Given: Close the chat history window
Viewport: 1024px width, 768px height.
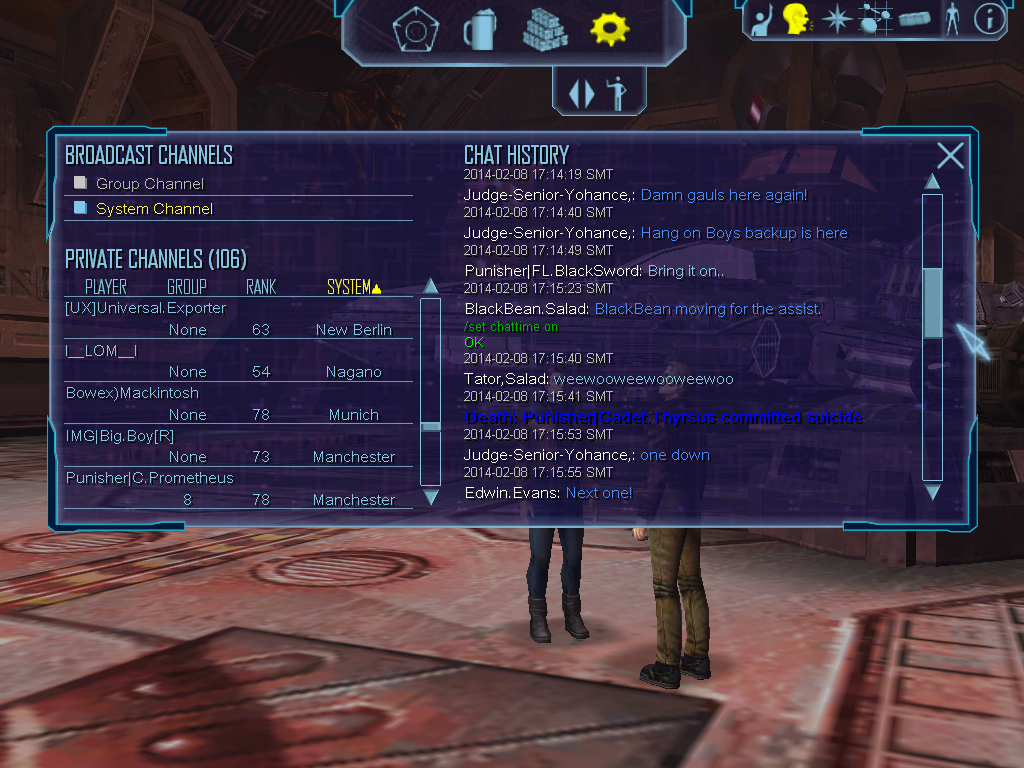Looking at the screenshot, I should (x=950, y=155).
